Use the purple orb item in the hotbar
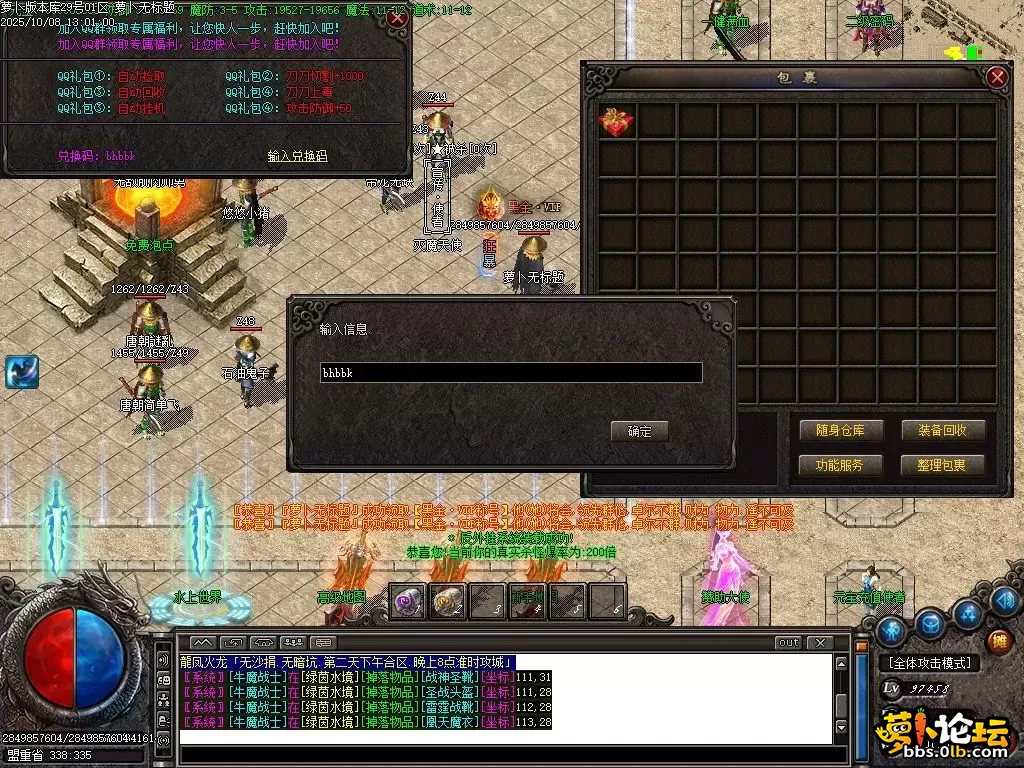Image resolution: width=1024 pixels, height=768 pixels. click(x=407, y=601)
